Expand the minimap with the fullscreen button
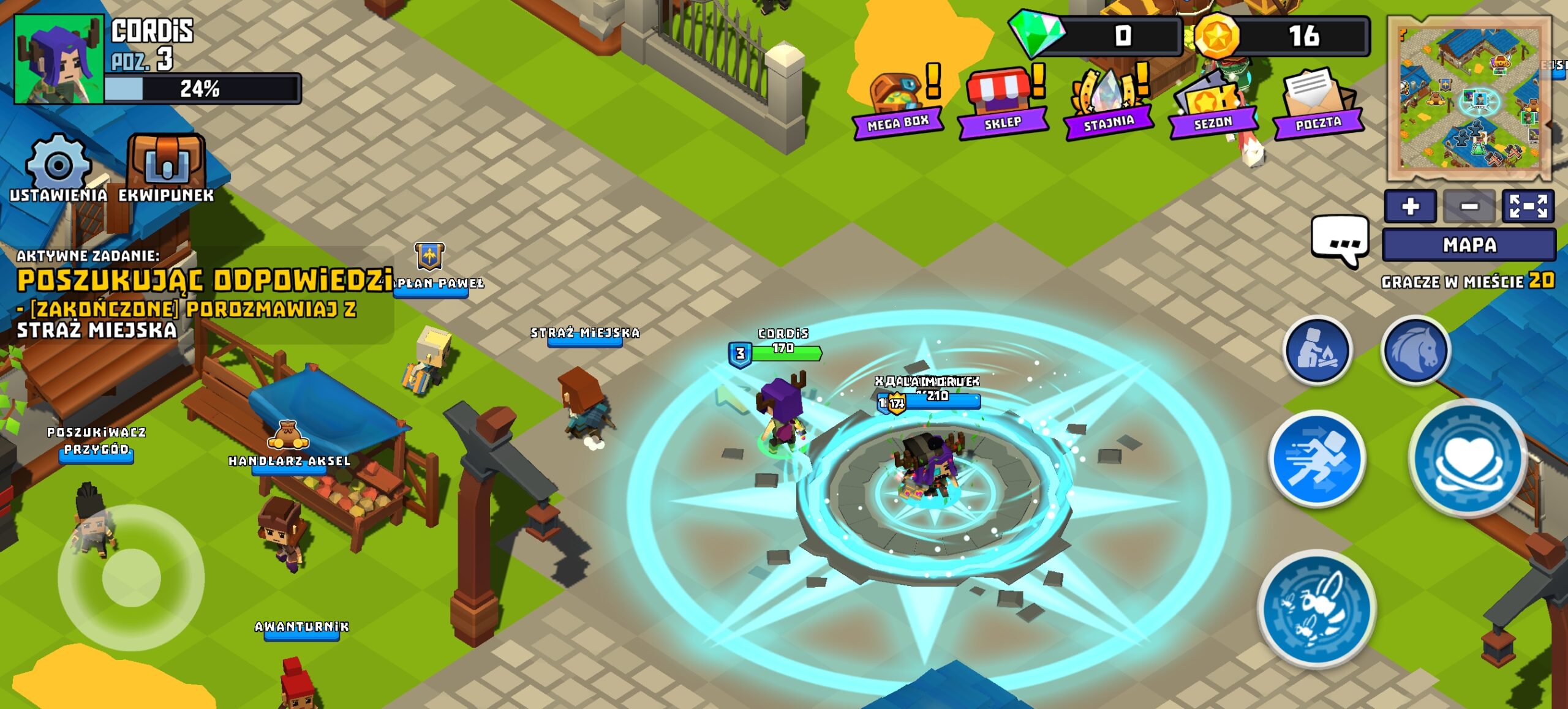 click(1528, 206)
